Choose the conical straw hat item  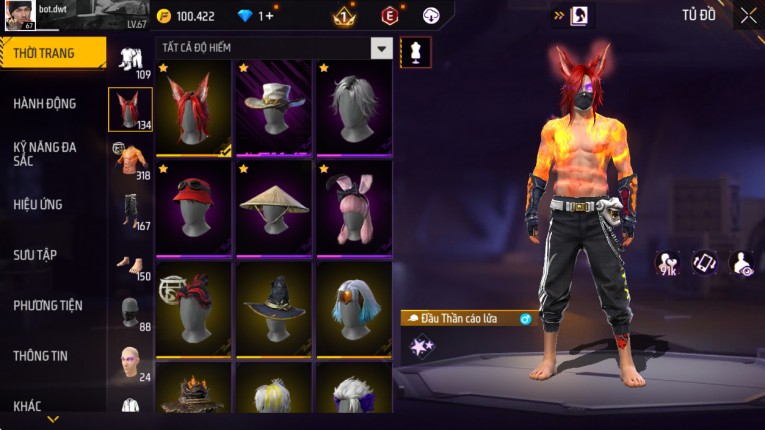point(274,208)
